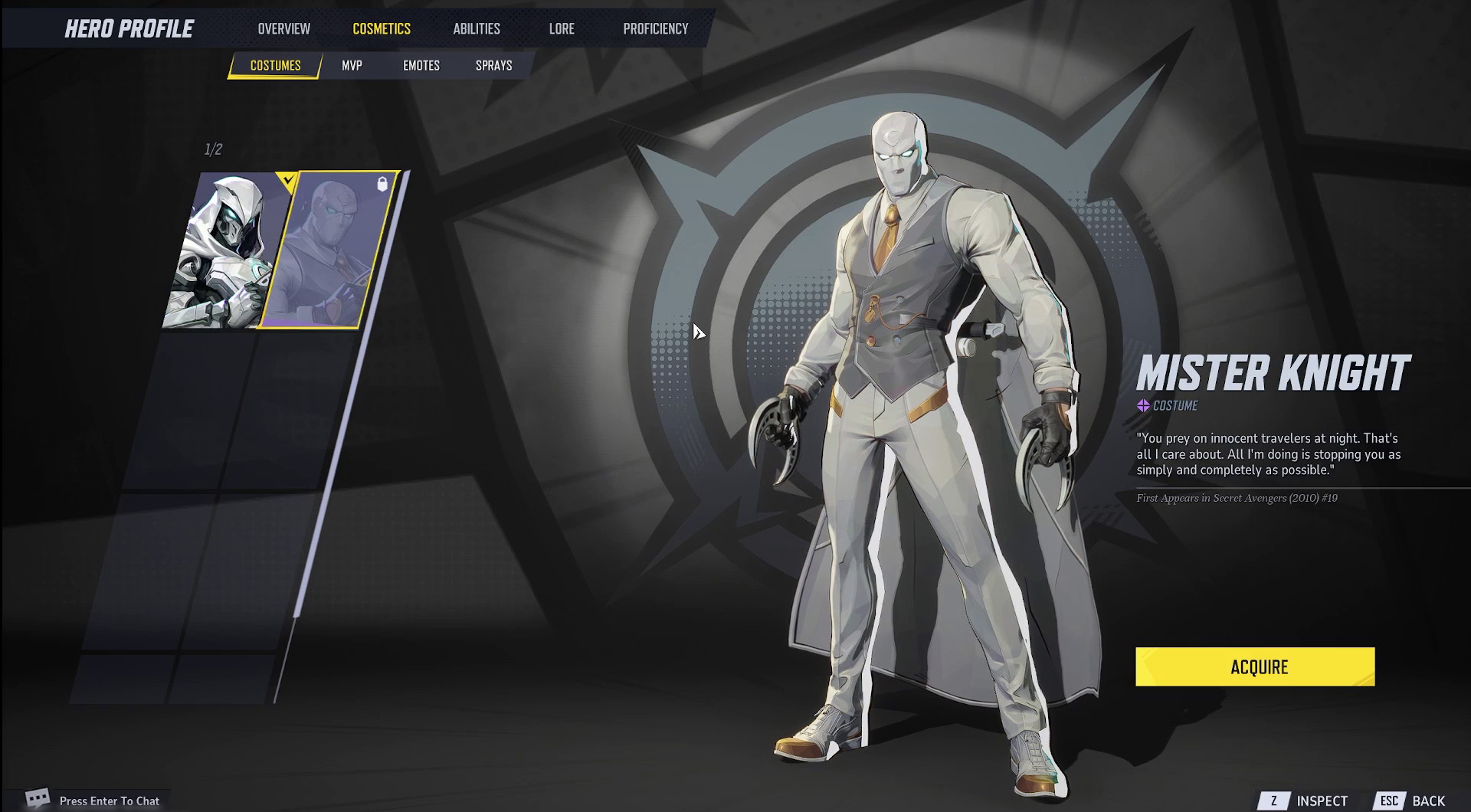Acquire the Mister Knight costume
Viewport: 1471px width, 812px height.
[1255, 666]
